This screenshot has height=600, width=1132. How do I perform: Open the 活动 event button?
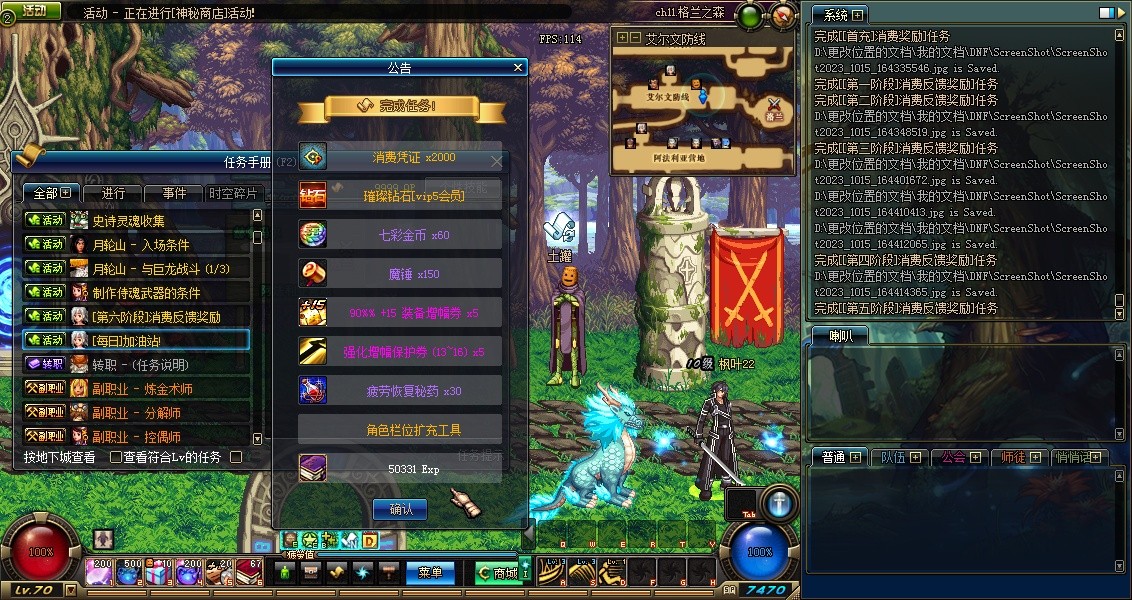click(x=34, y=10)
